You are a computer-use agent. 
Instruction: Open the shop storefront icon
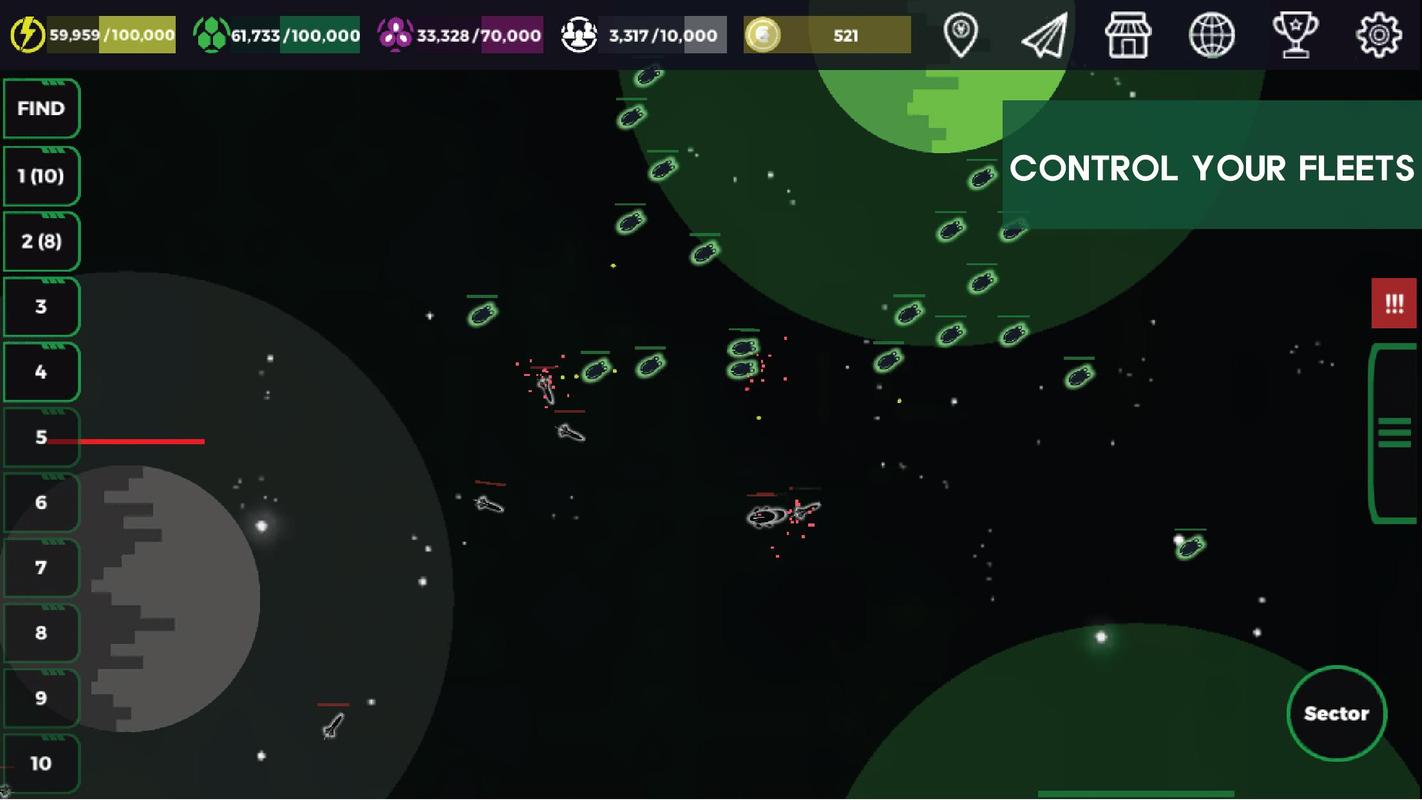(1128, 35)
